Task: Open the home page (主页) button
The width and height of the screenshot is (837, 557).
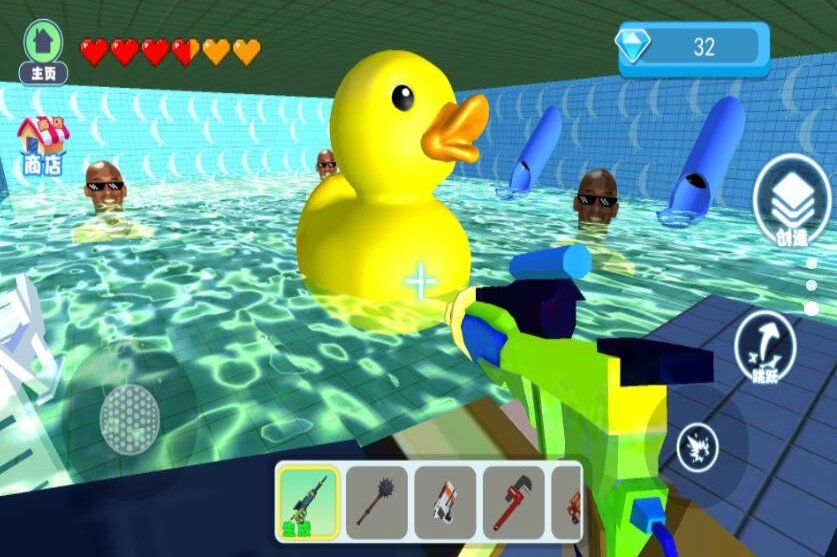Action: click(43, 51)
